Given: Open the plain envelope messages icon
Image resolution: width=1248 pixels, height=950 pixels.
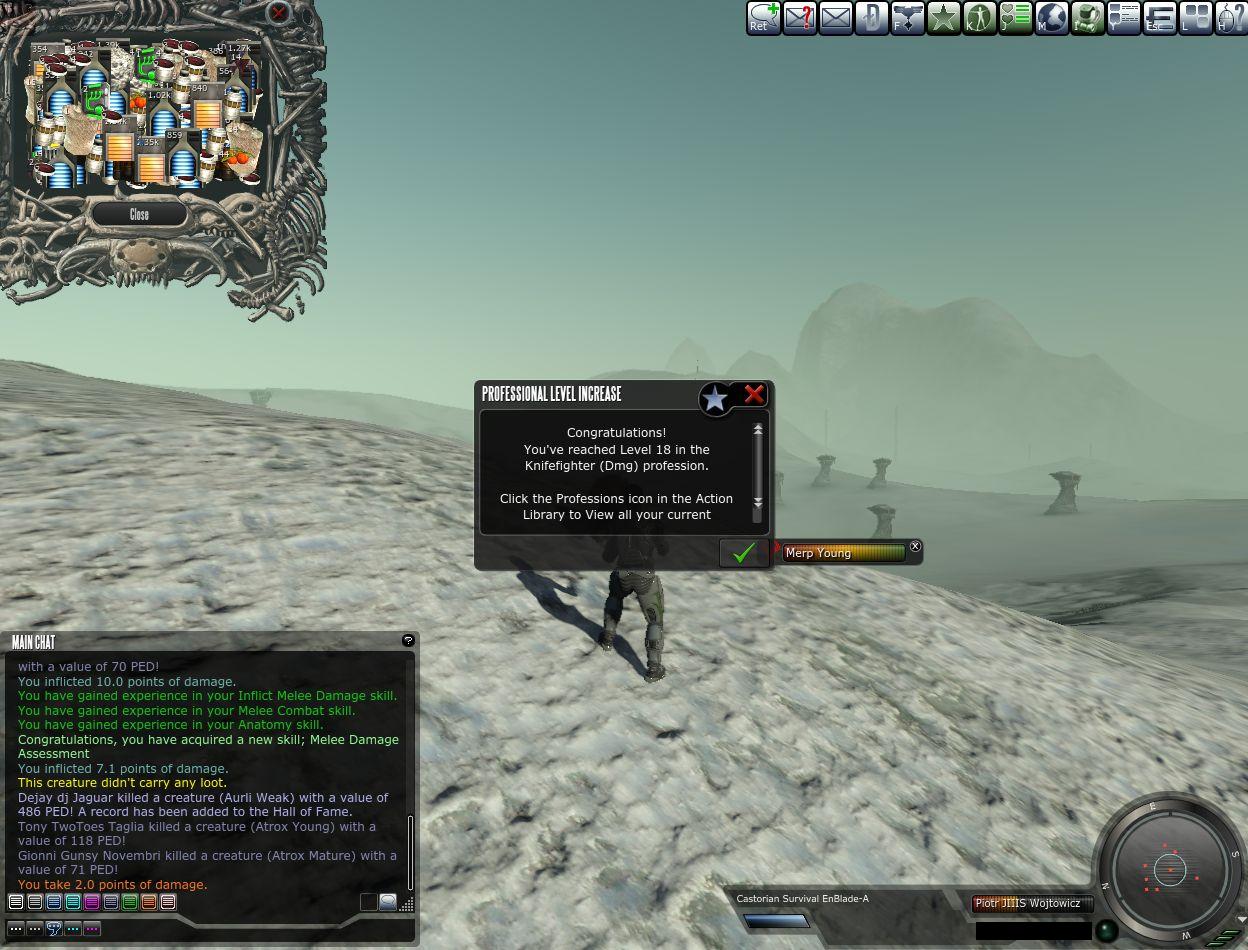Looking at the screenshot, I should (836, 18).
